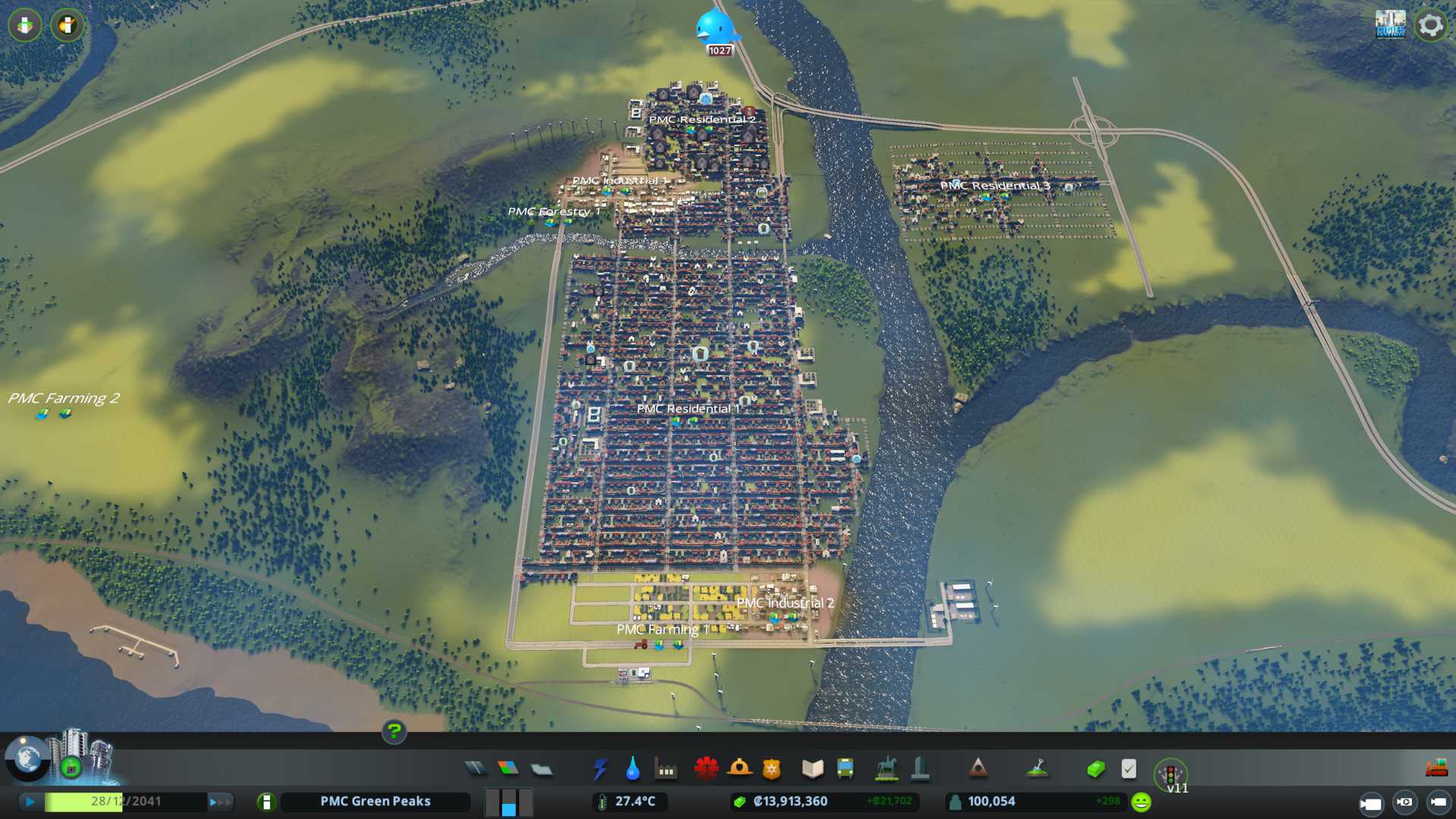The width and height of the screenshot is (1456, 819).
Task: Open the Parks statue menu
Action: (886, 769)
